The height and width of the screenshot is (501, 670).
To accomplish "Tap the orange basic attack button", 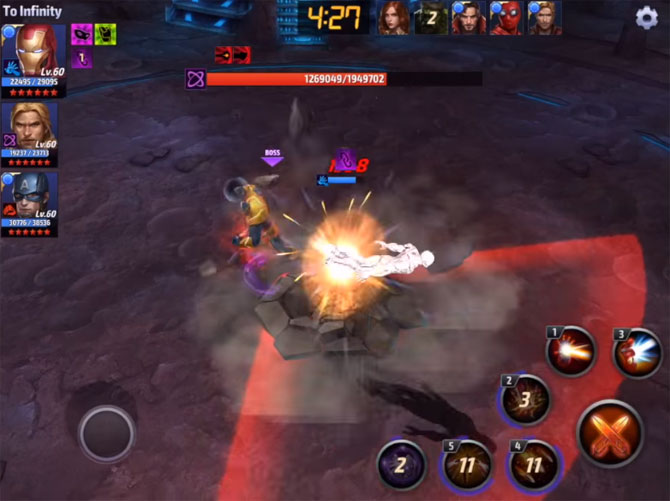I will [610, 432].
